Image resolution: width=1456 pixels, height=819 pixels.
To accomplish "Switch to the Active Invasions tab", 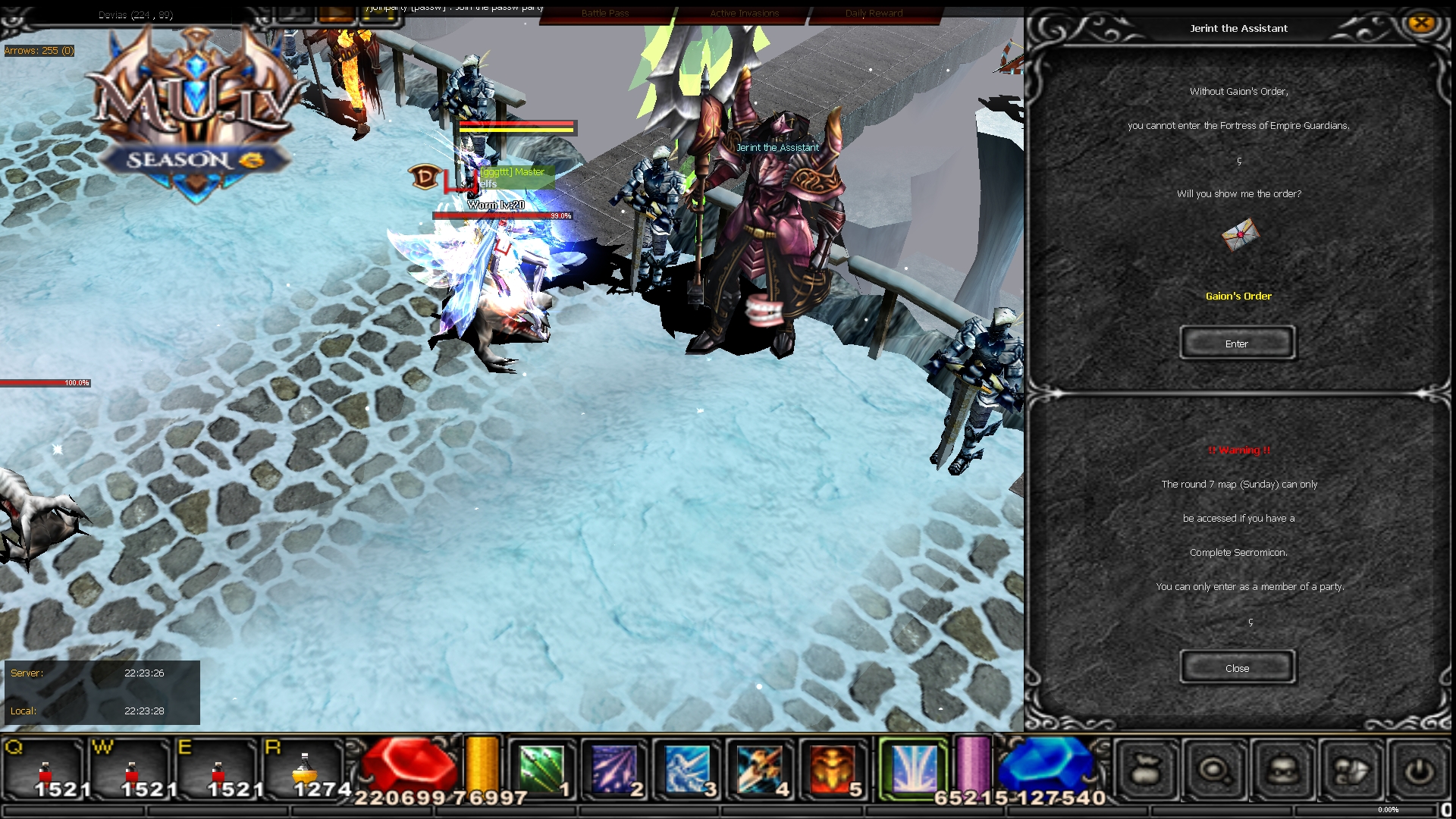I will click(743, 13).
